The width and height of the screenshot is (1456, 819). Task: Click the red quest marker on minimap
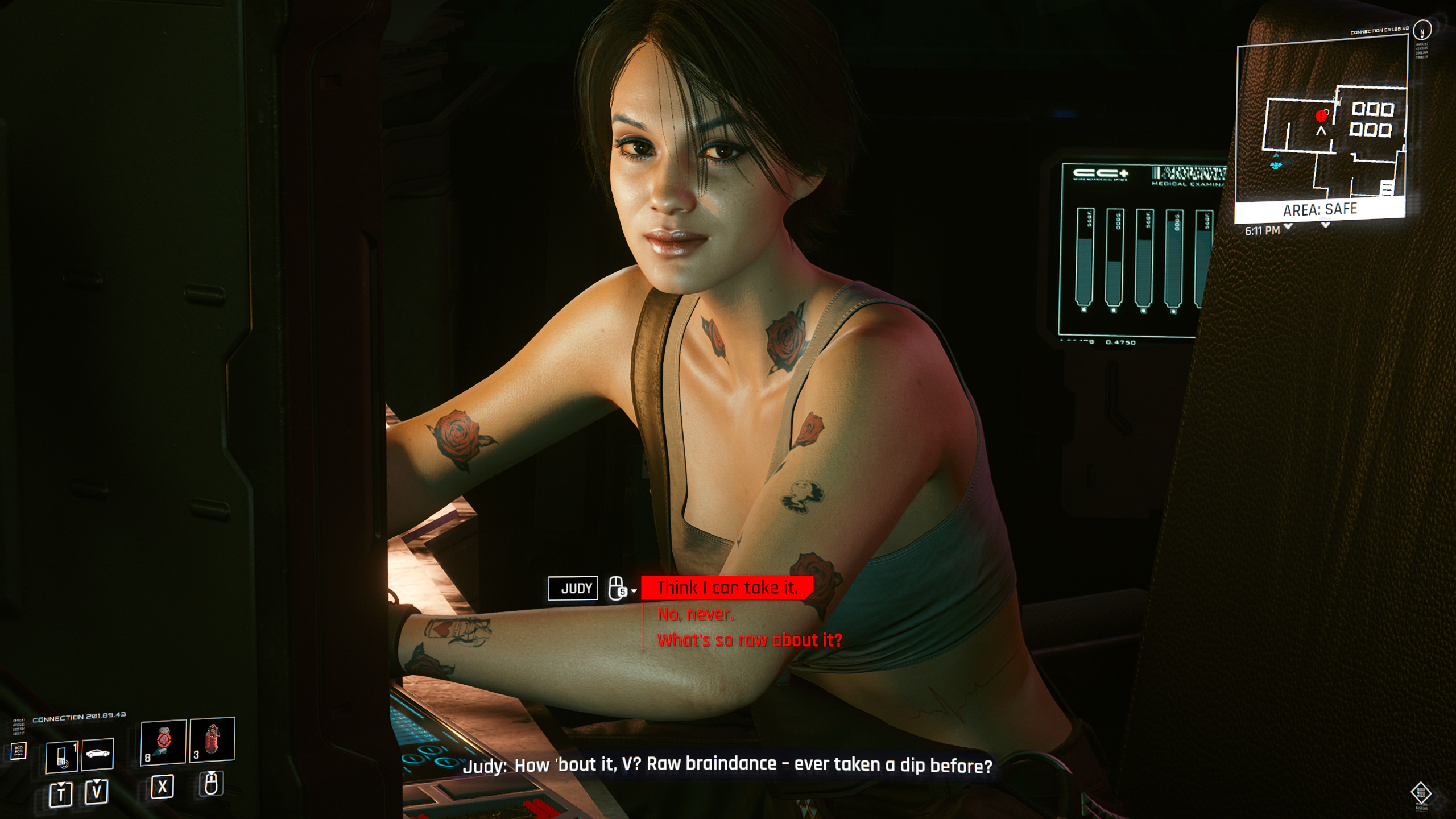click(1321, 116)
